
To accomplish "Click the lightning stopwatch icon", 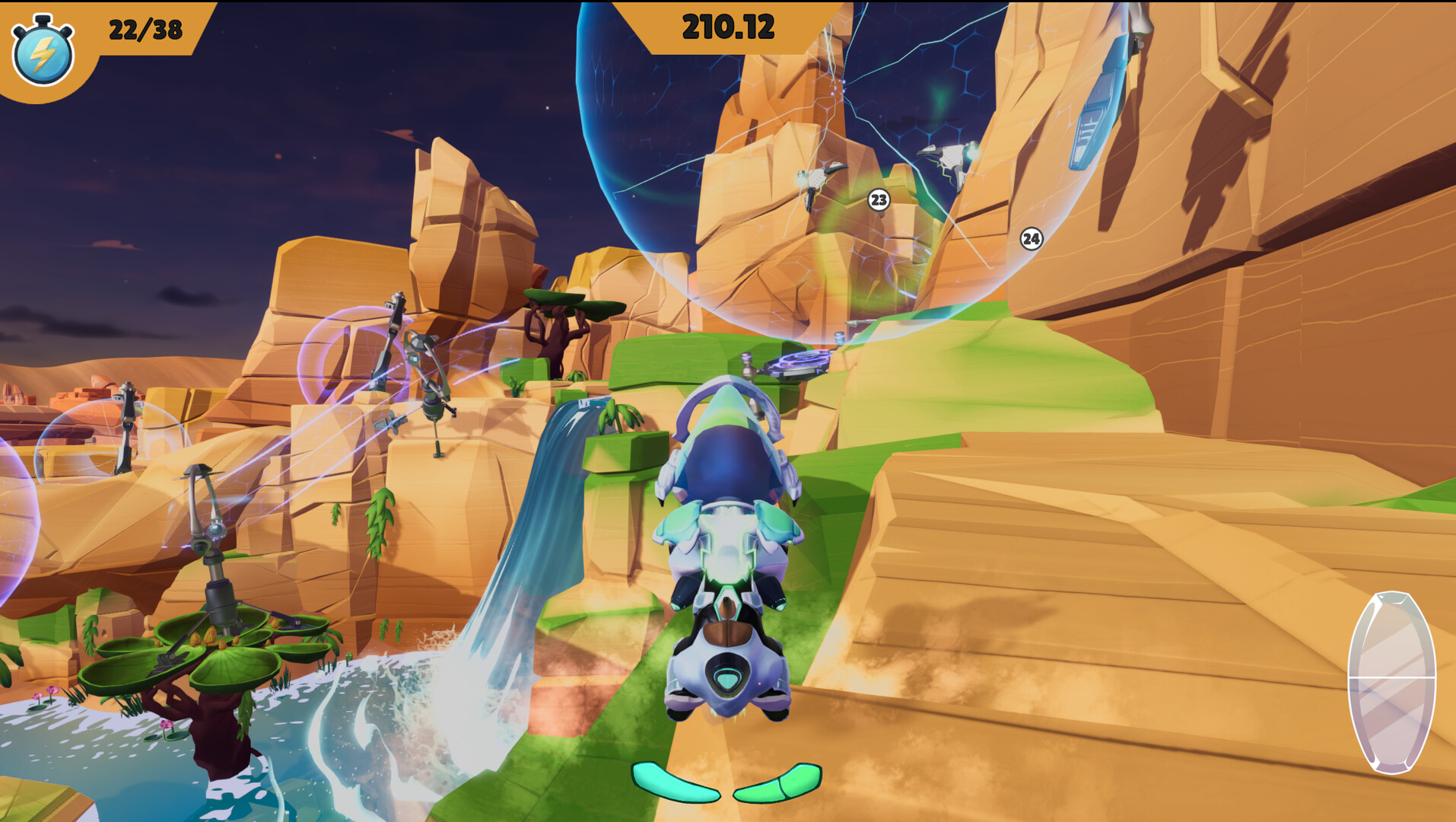I will click(x=43, y=51).
